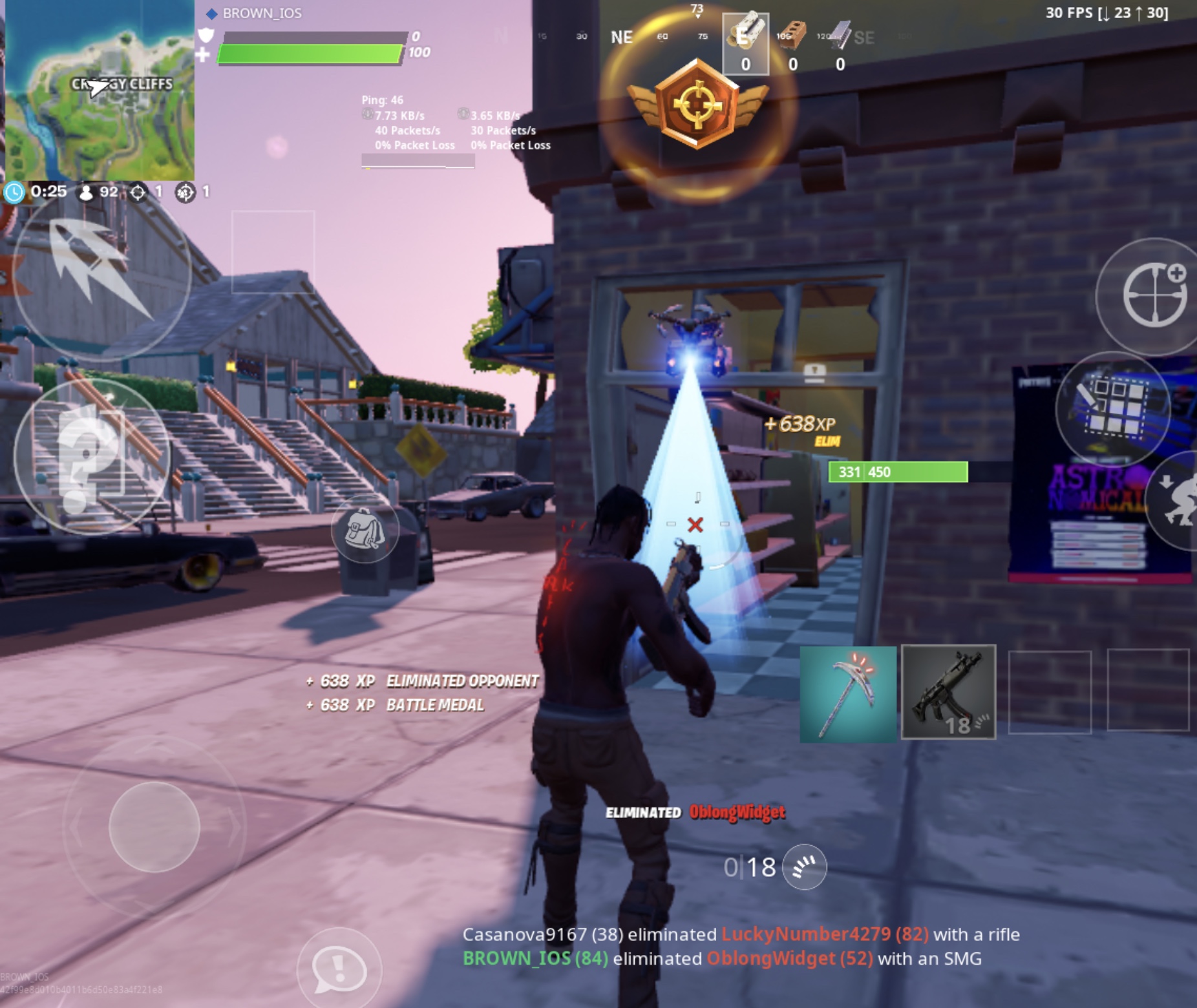The image size is (1197, 1008).
Task: Select the SMG weapon slot
Action: 948,692
